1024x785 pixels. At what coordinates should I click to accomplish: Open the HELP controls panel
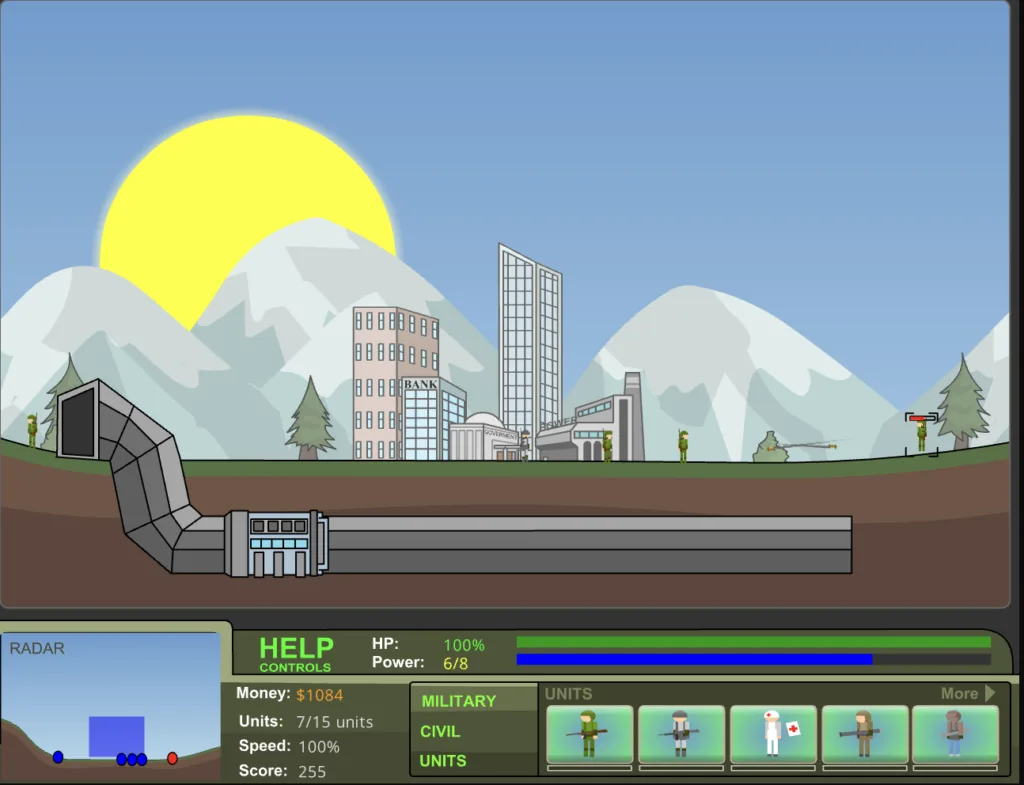pyautogui.click(x=295, y=654)
